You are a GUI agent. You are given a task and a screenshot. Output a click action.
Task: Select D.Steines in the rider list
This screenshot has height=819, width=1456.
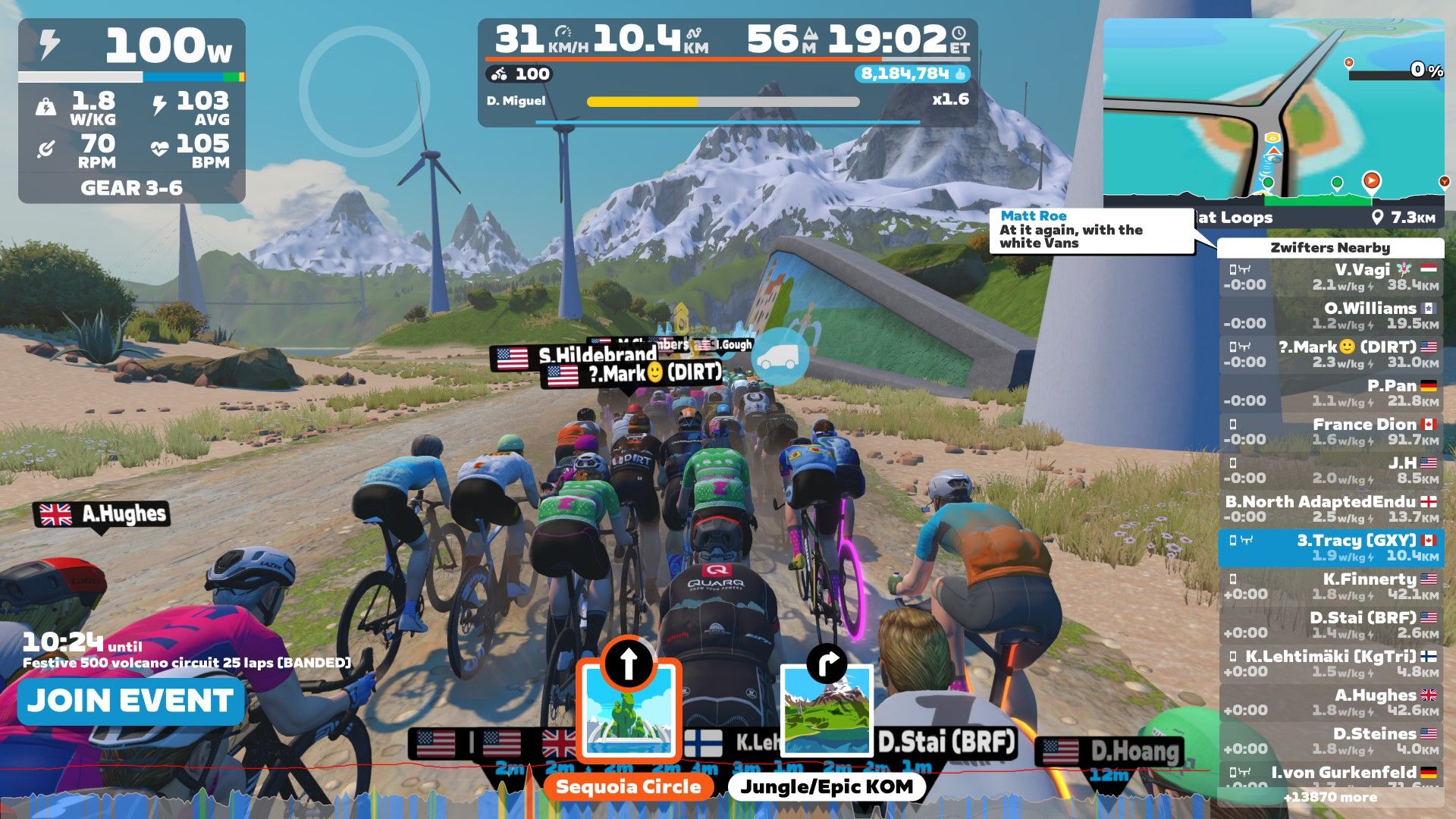[1331, 741]
